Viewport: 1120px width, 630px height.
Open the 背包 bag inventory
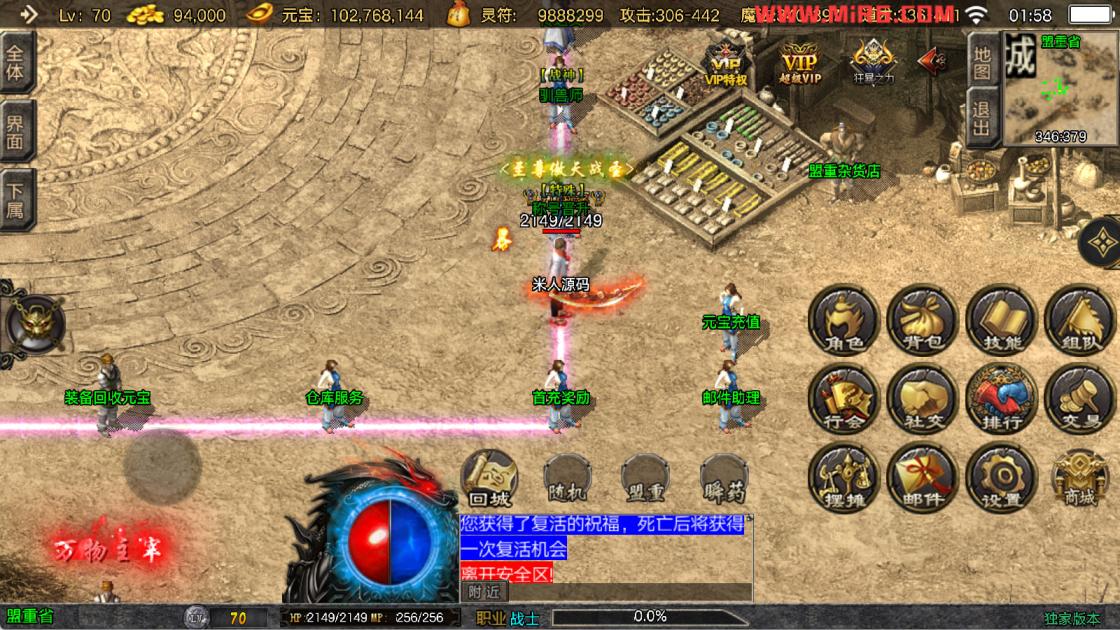pos(922,322)
